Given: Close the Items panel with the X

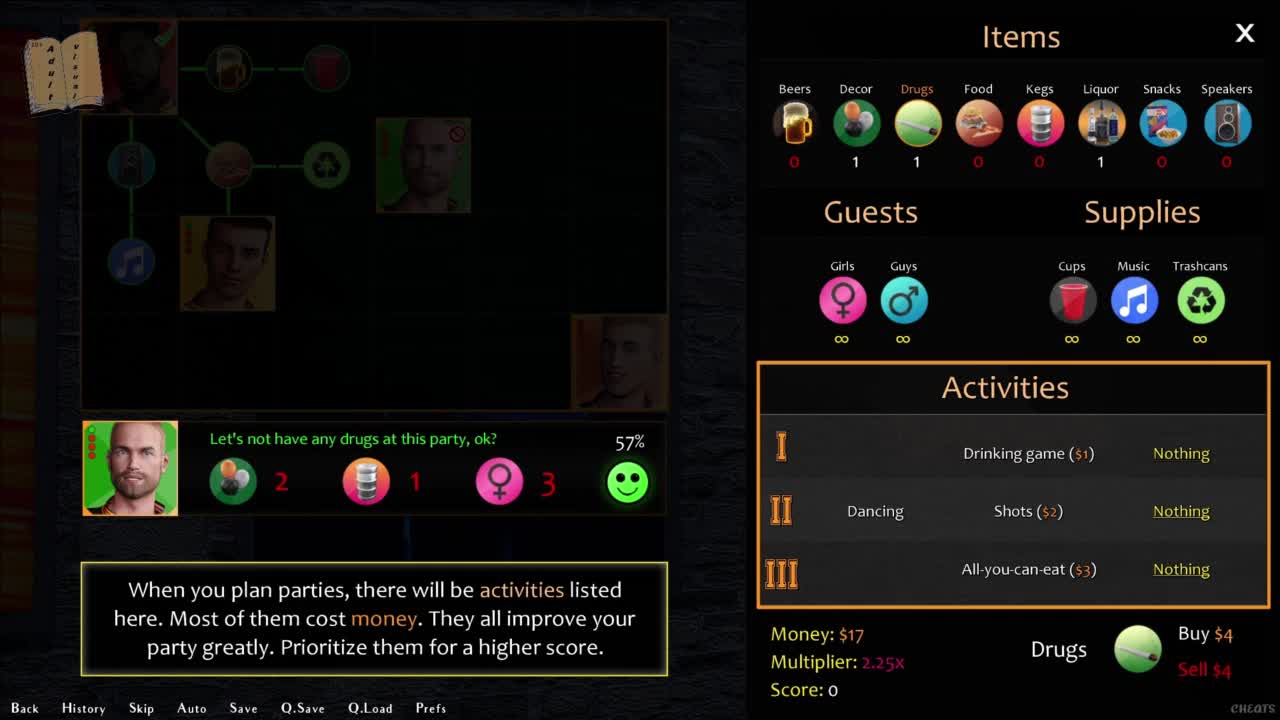Looking at the screenshot, I should pos(1244,34).
